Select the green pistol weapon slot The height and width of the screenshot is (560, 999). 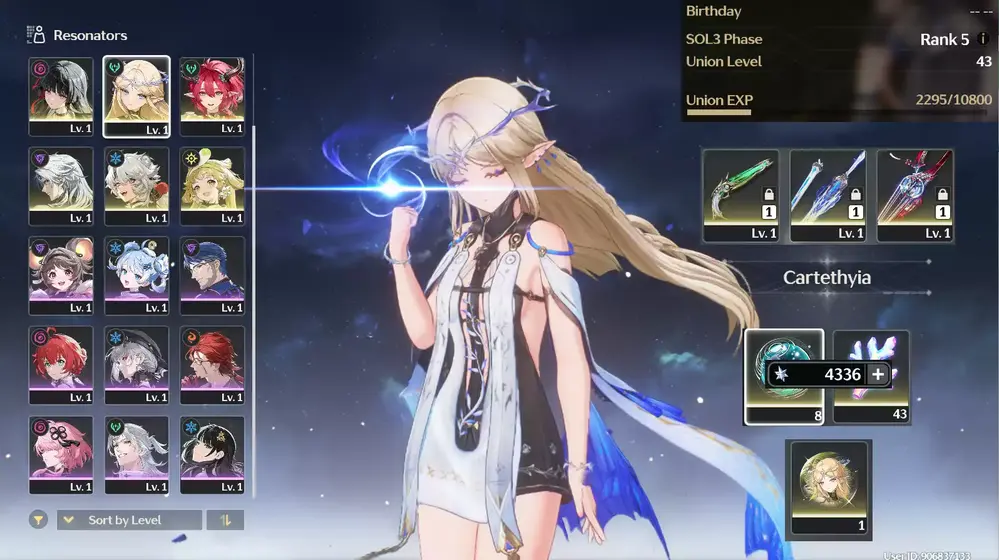coord(740,195)
